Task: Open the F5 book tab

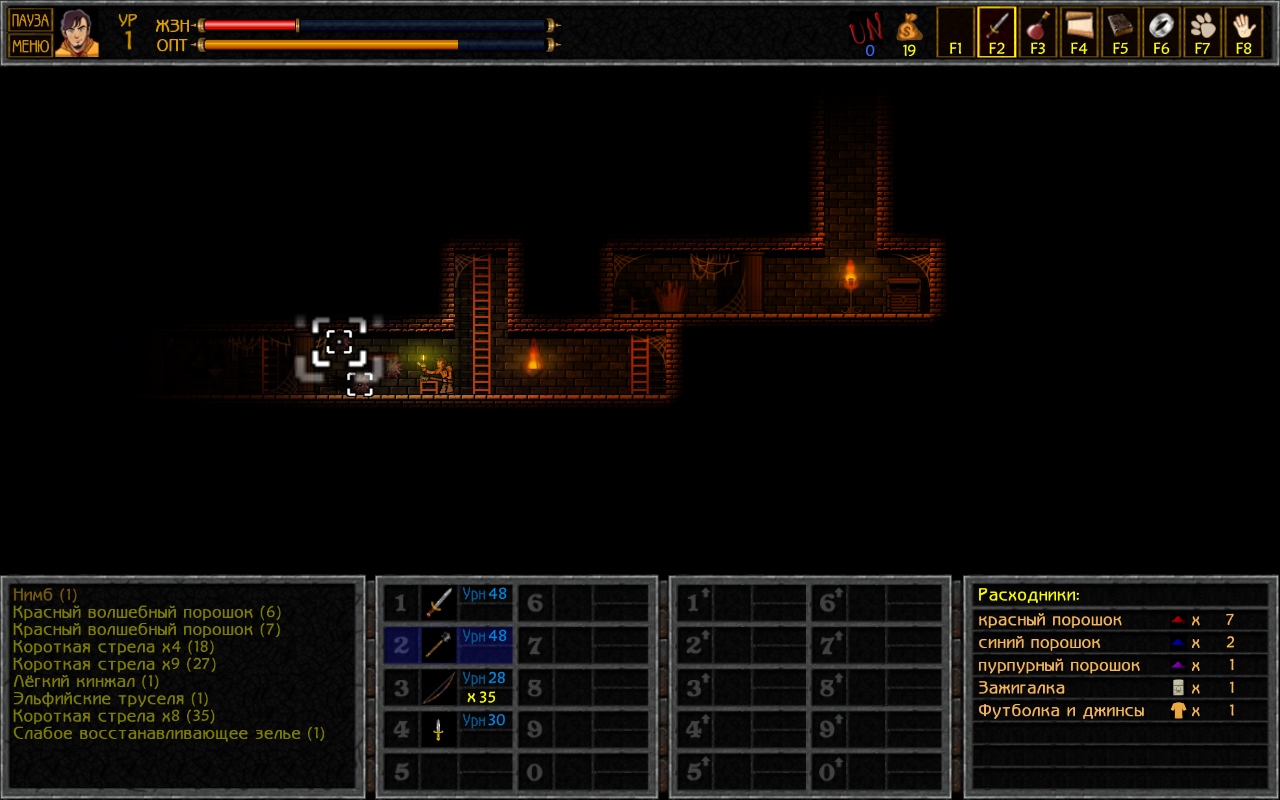Action: click(1119, 32)
